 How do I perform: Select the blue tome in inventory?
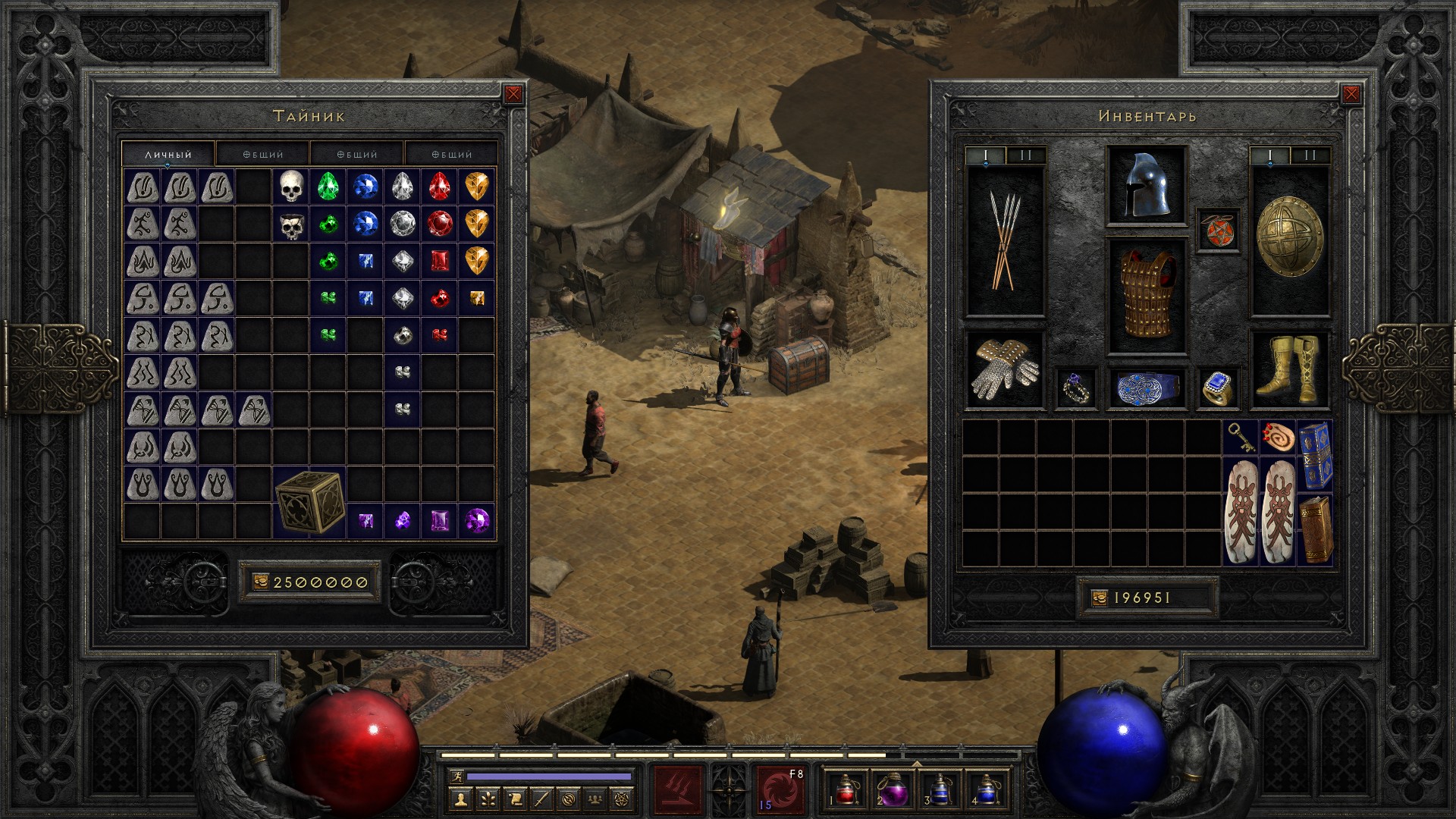[x=1315, y=456]
